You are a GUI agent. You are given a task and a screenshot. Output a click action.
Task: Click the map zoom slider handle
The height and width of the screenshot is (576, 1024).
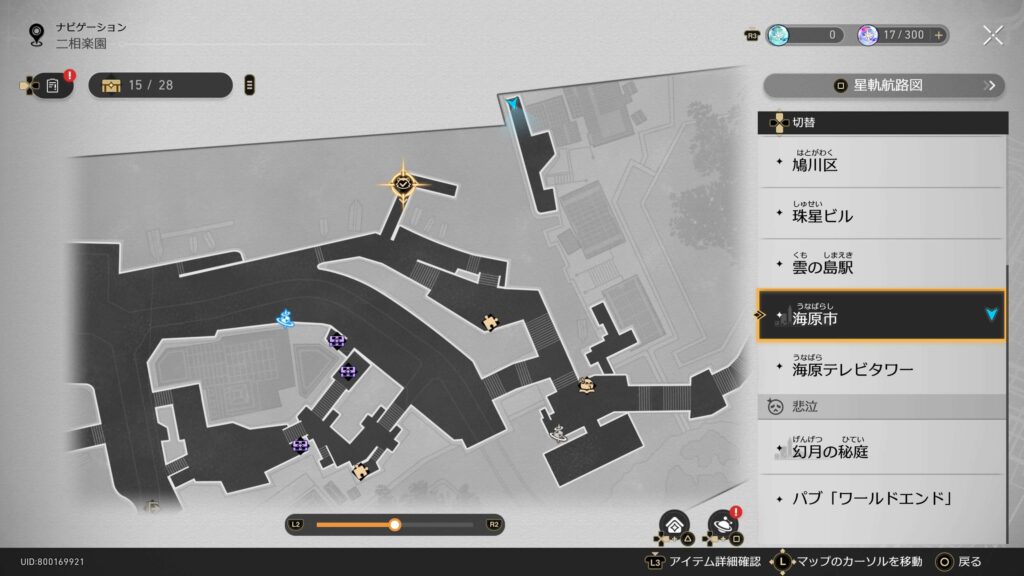pos(395,524)
